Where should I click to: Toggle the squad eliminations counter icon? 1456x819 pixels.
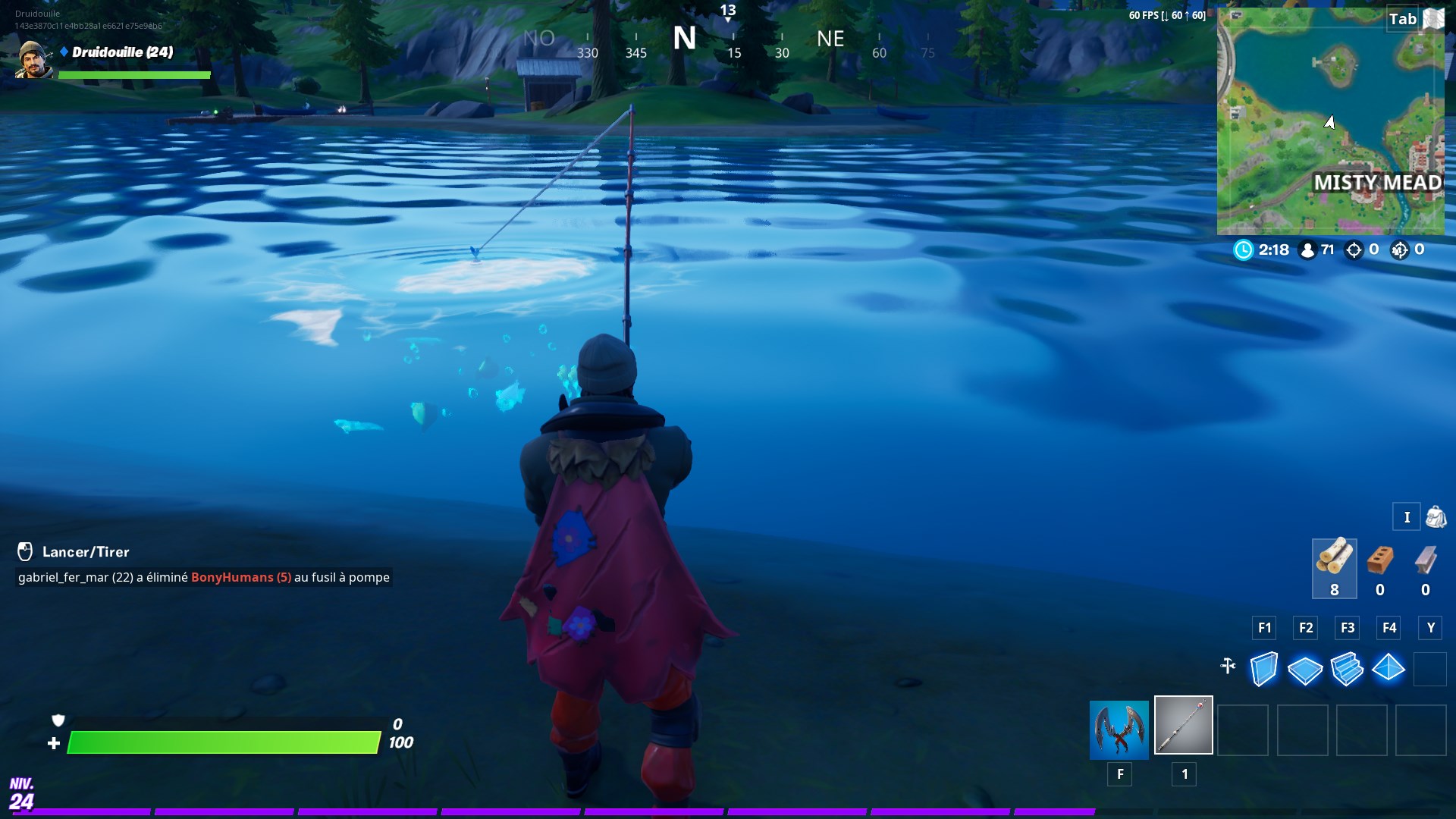tap(1399, 249)
